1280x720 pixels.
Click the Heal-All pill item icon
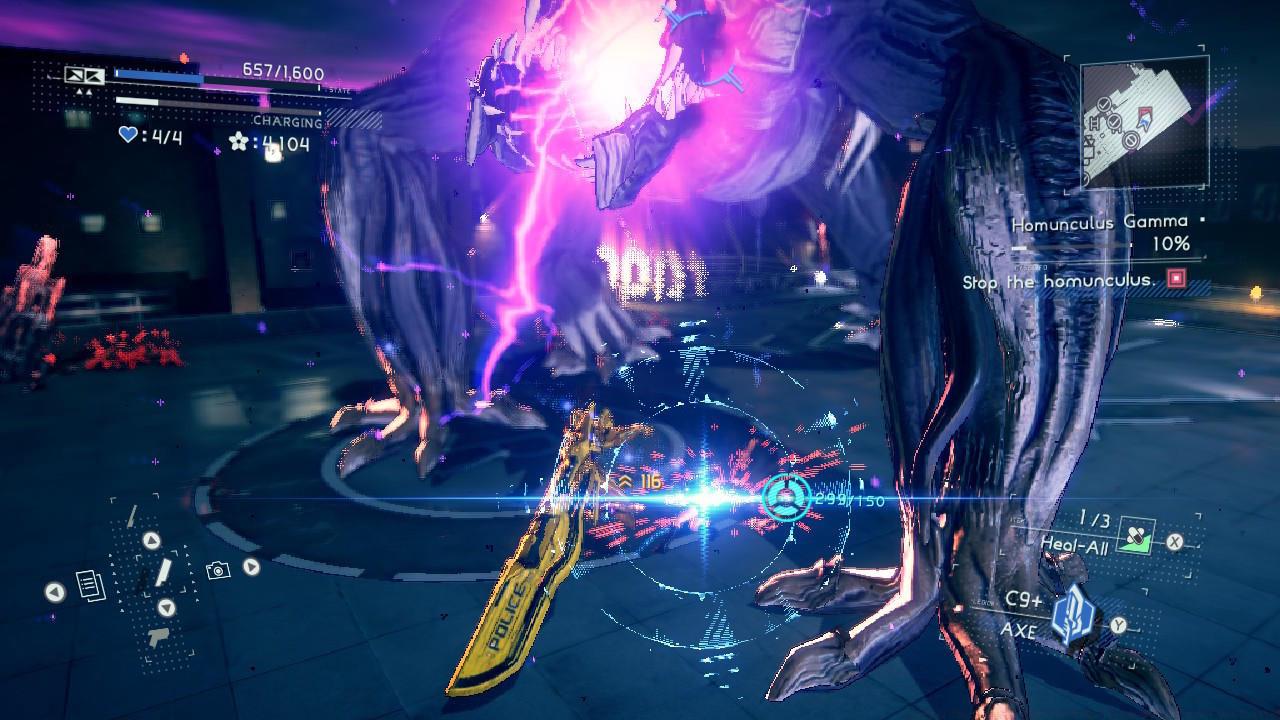(1136, 537)
